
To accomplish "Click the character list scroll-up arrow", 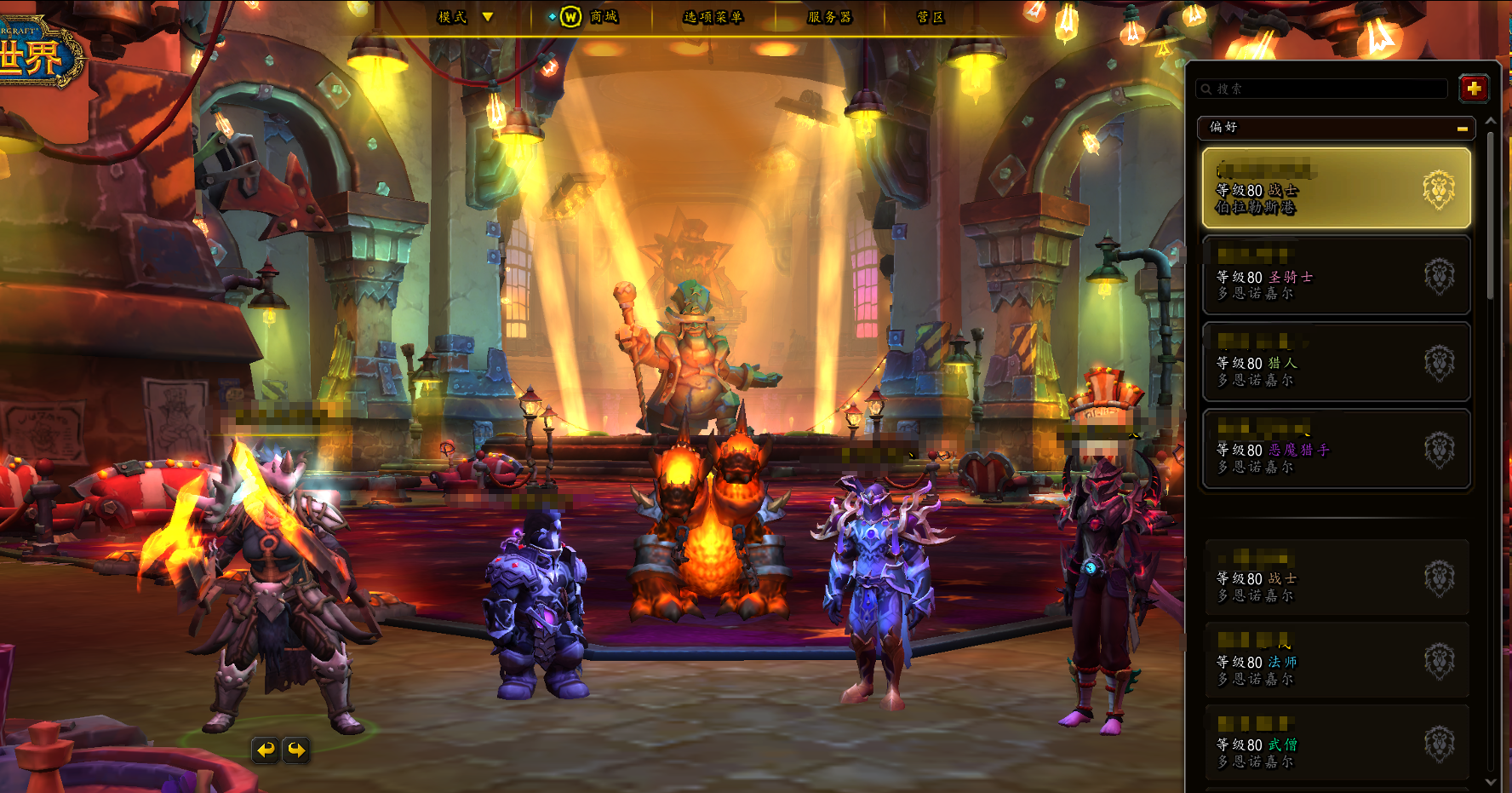I will click(x=1490, y=122).
